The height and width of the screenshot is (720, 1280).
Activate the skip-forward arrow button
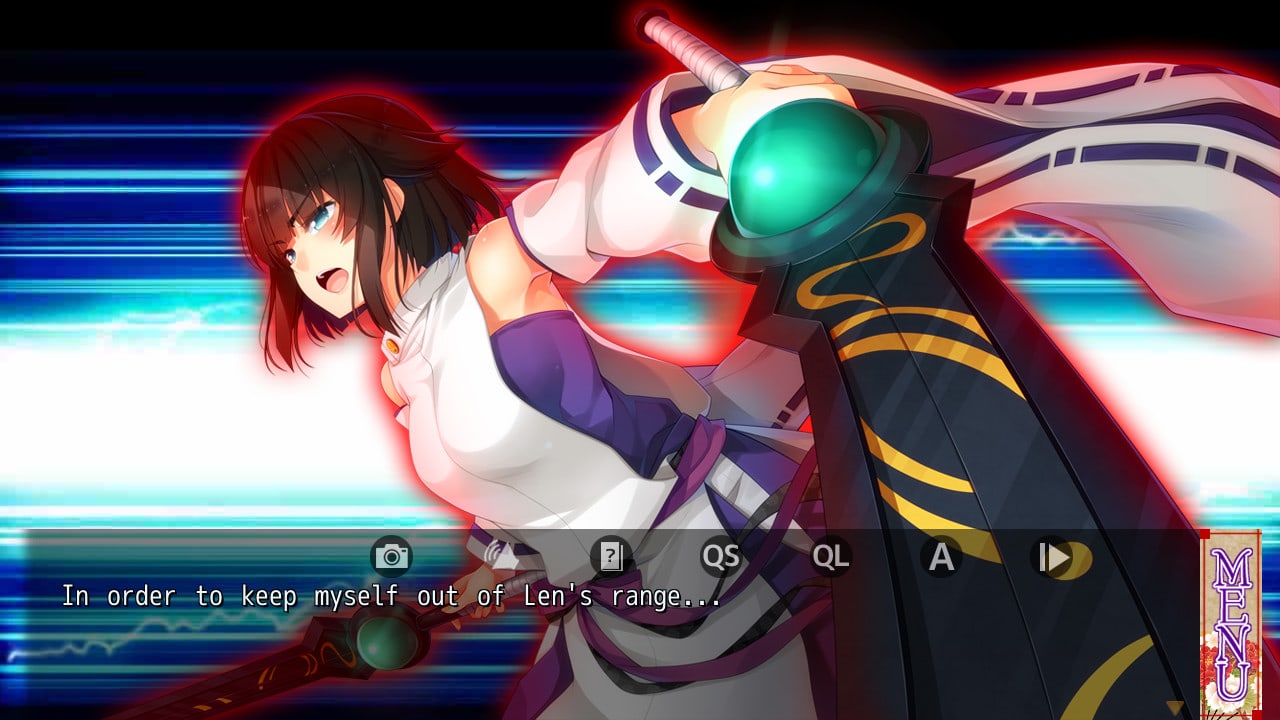pos(1052,556)
